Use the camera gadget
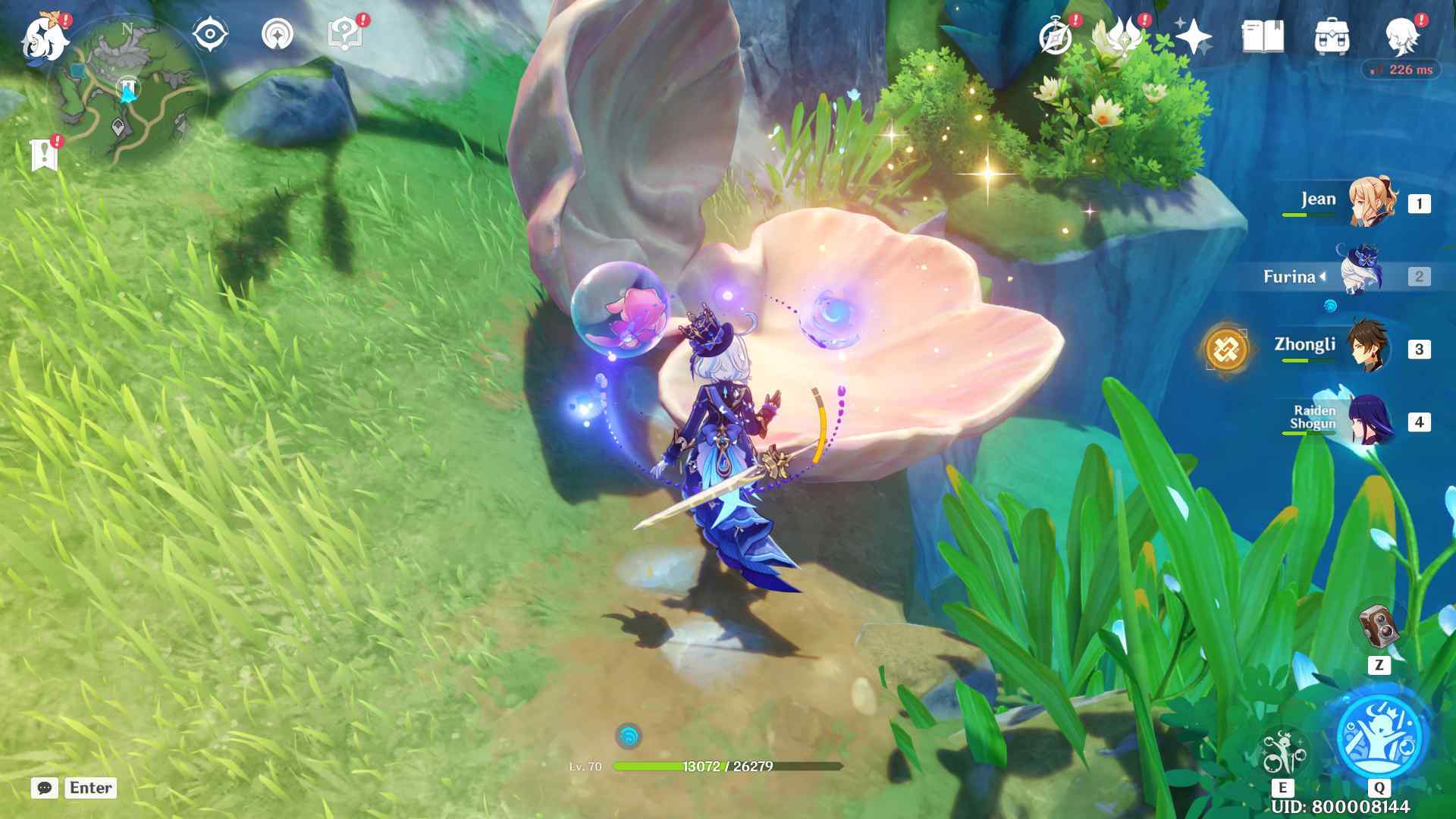The image size is (1456, 819). coord(1378,626)
